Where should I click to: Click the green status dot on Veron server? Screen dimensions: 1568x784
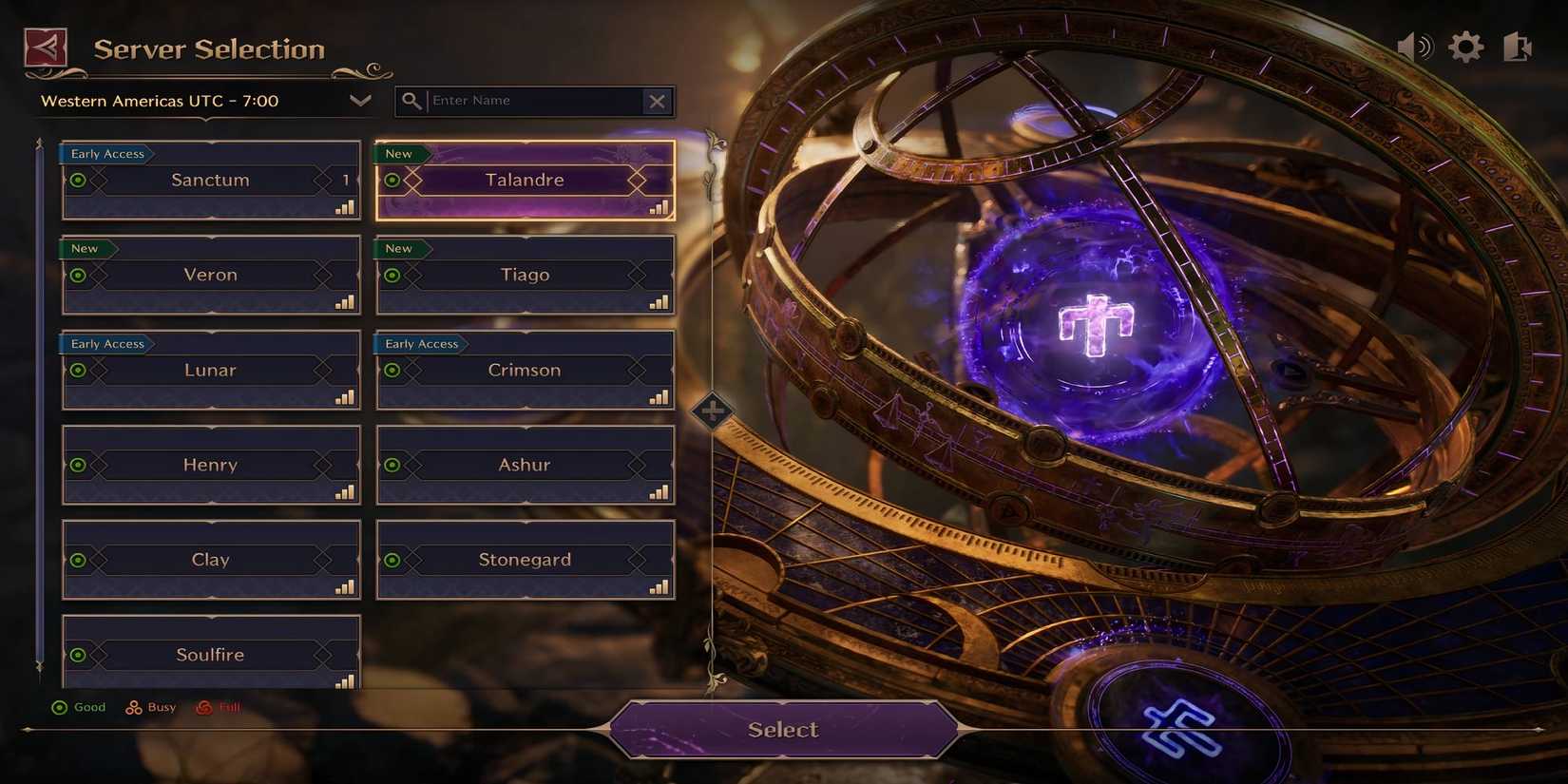(x=78, y=275)
